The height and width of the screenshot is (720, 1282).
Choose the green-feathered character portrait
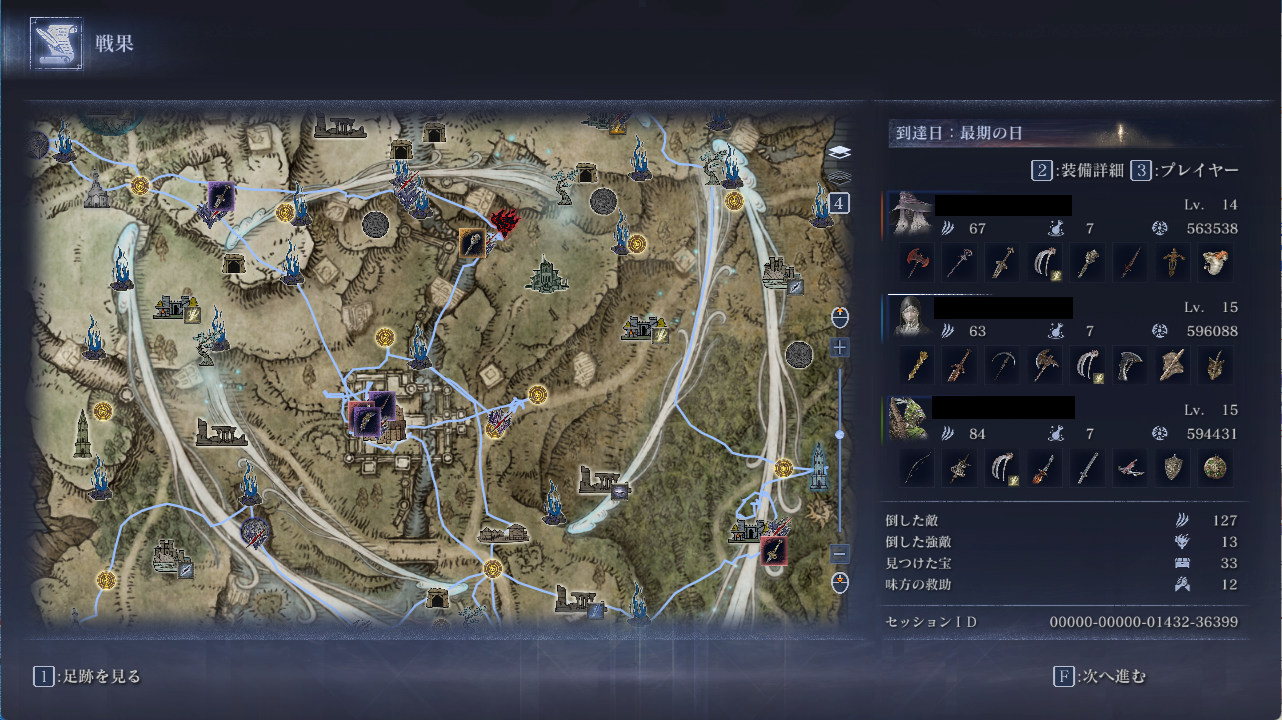(x=910, y=417)
